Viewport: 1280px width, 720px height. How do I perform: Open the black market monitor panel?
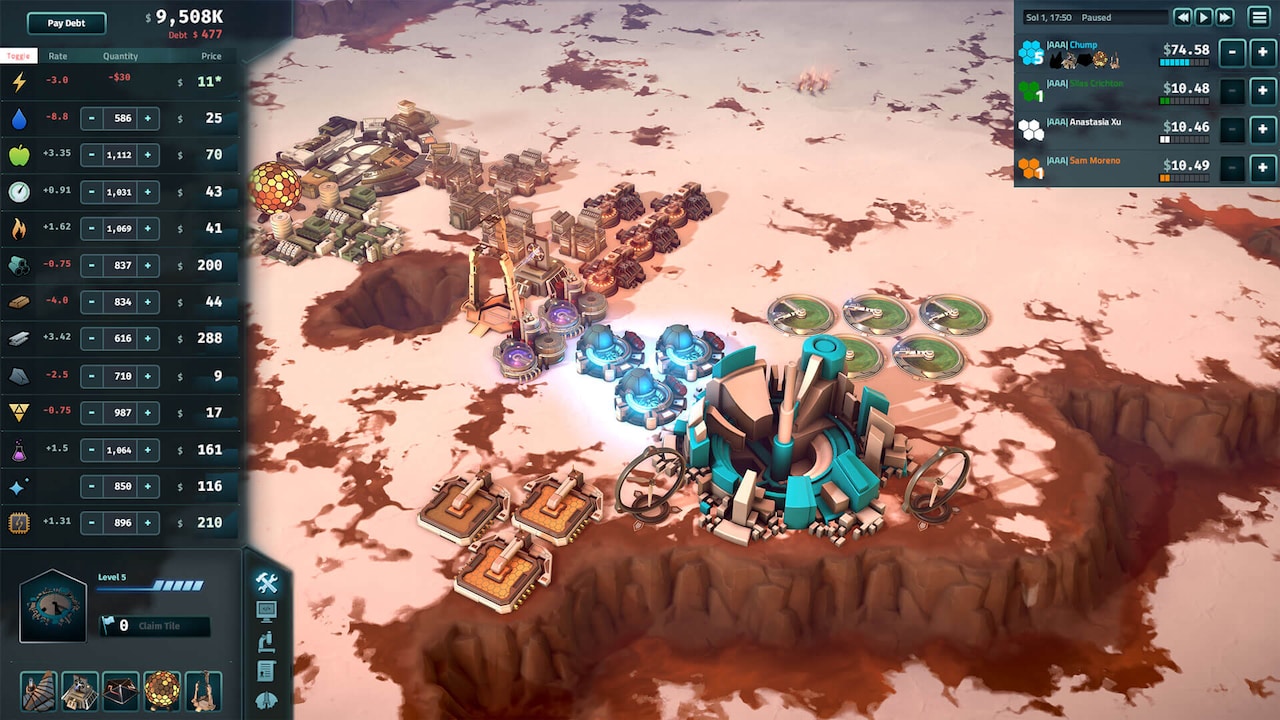pyautogui.click(x=265, y=611)
